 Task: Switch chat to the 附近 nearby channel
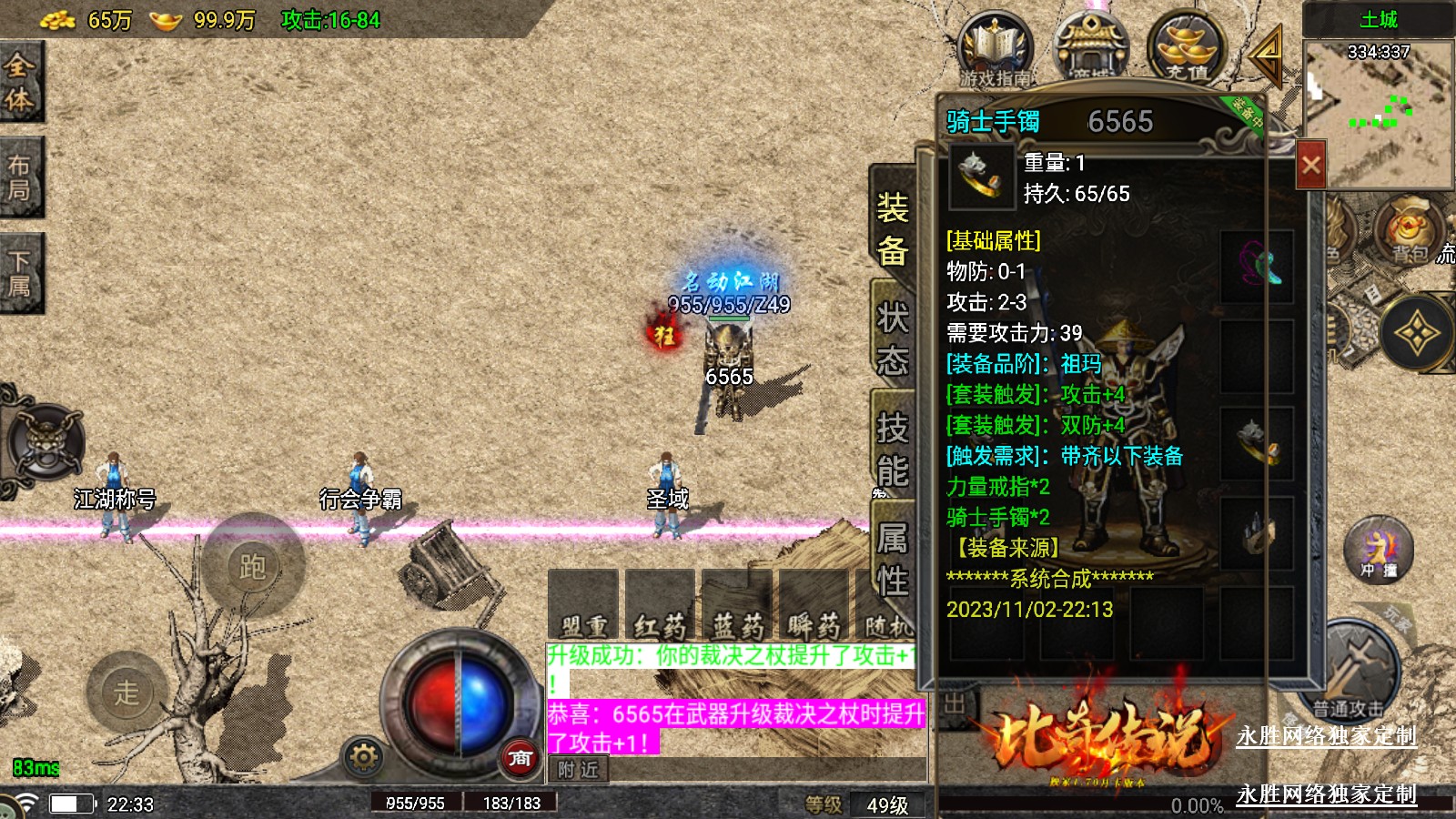point(578,770)
